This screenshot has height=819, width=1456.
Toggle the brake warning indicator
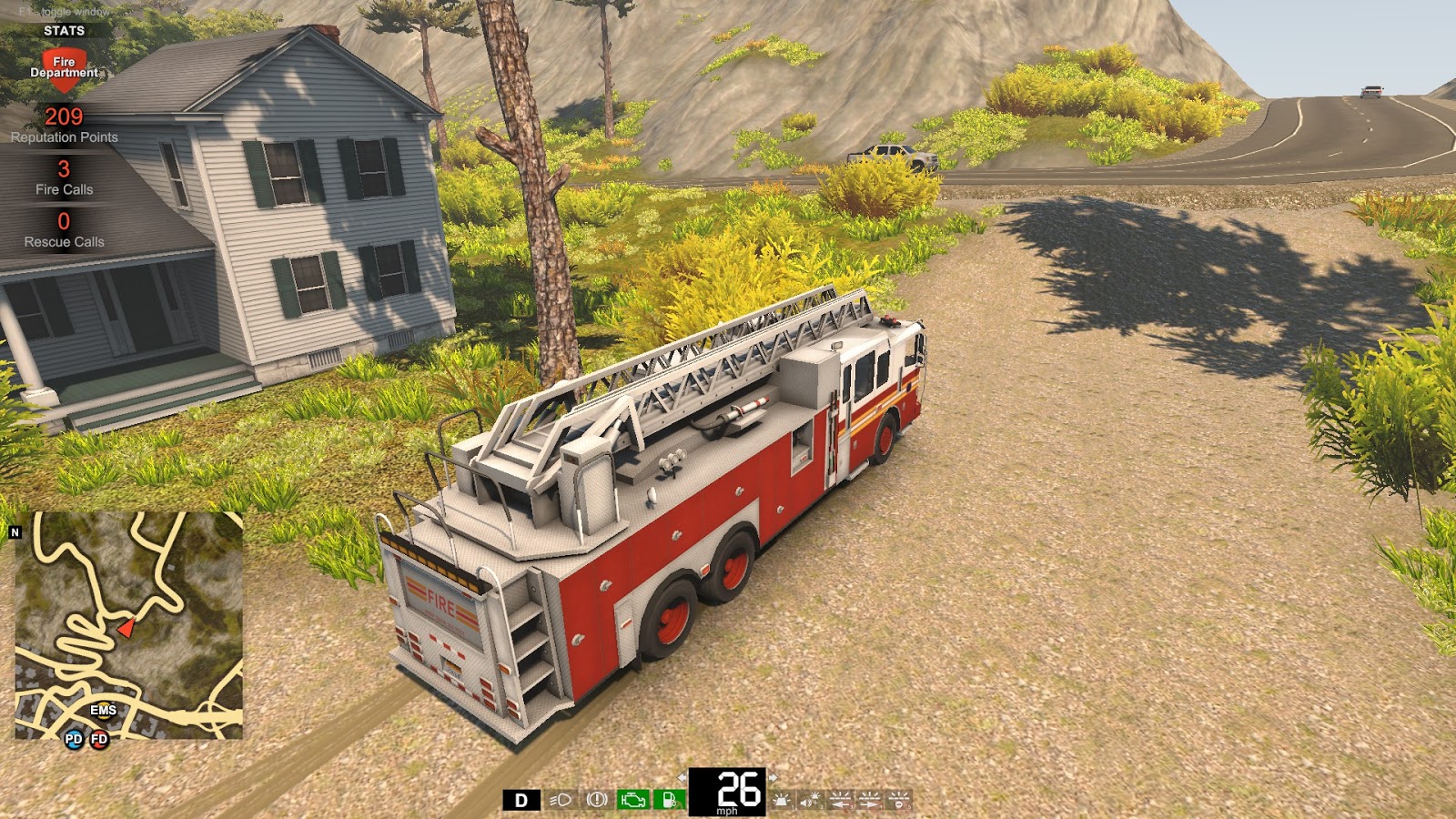(x=597, y=799)
